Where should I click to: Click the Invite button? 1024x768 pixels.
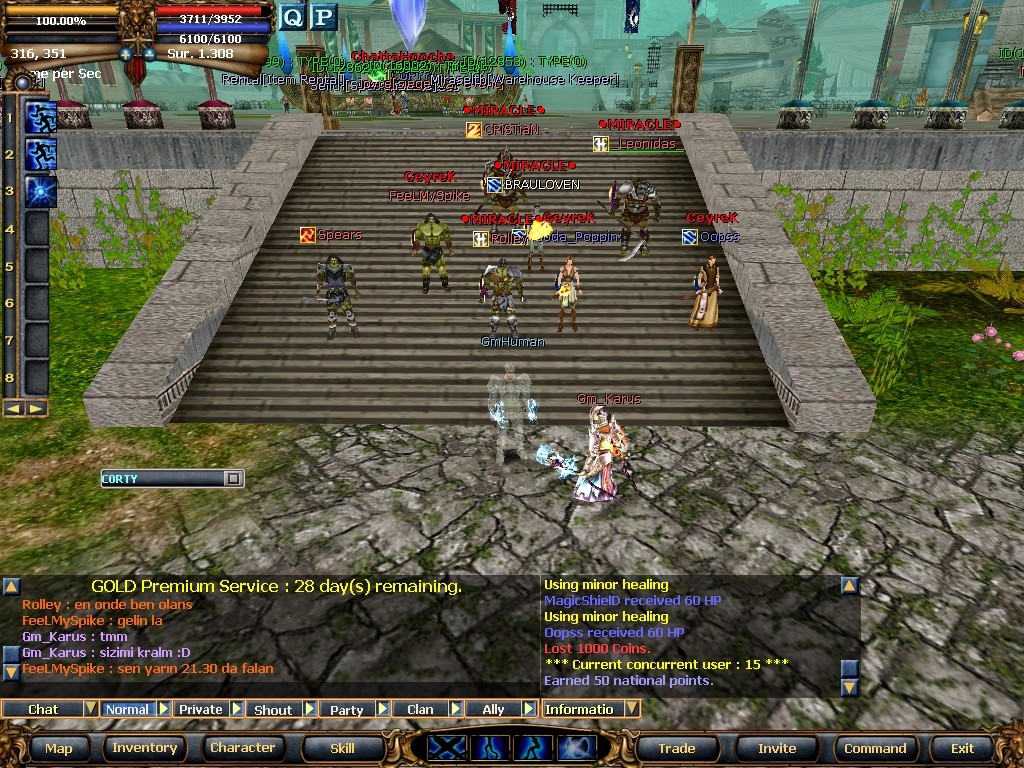click(777, 748)
